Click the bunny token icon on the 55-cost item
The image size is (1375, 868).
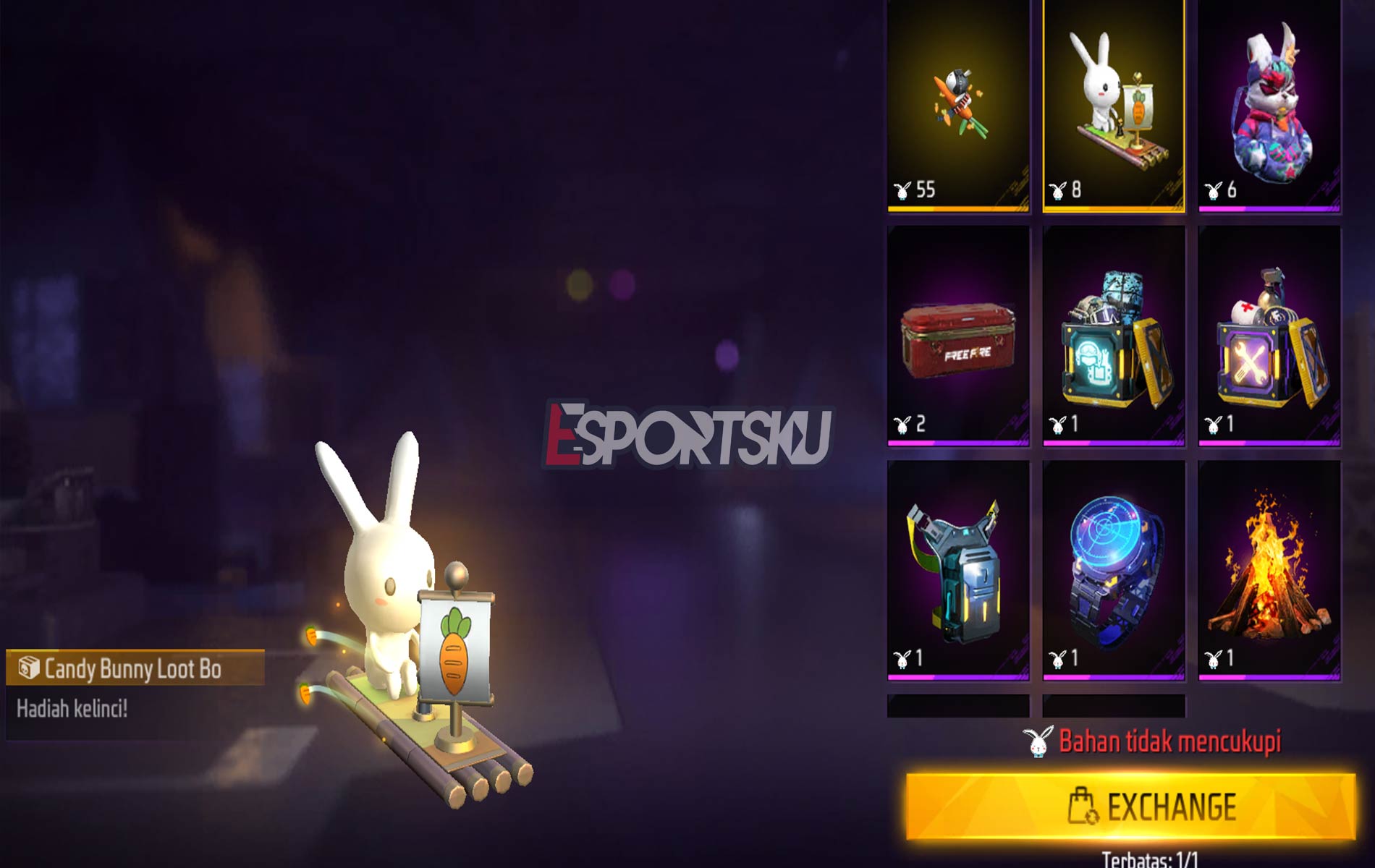coord(902,189)
